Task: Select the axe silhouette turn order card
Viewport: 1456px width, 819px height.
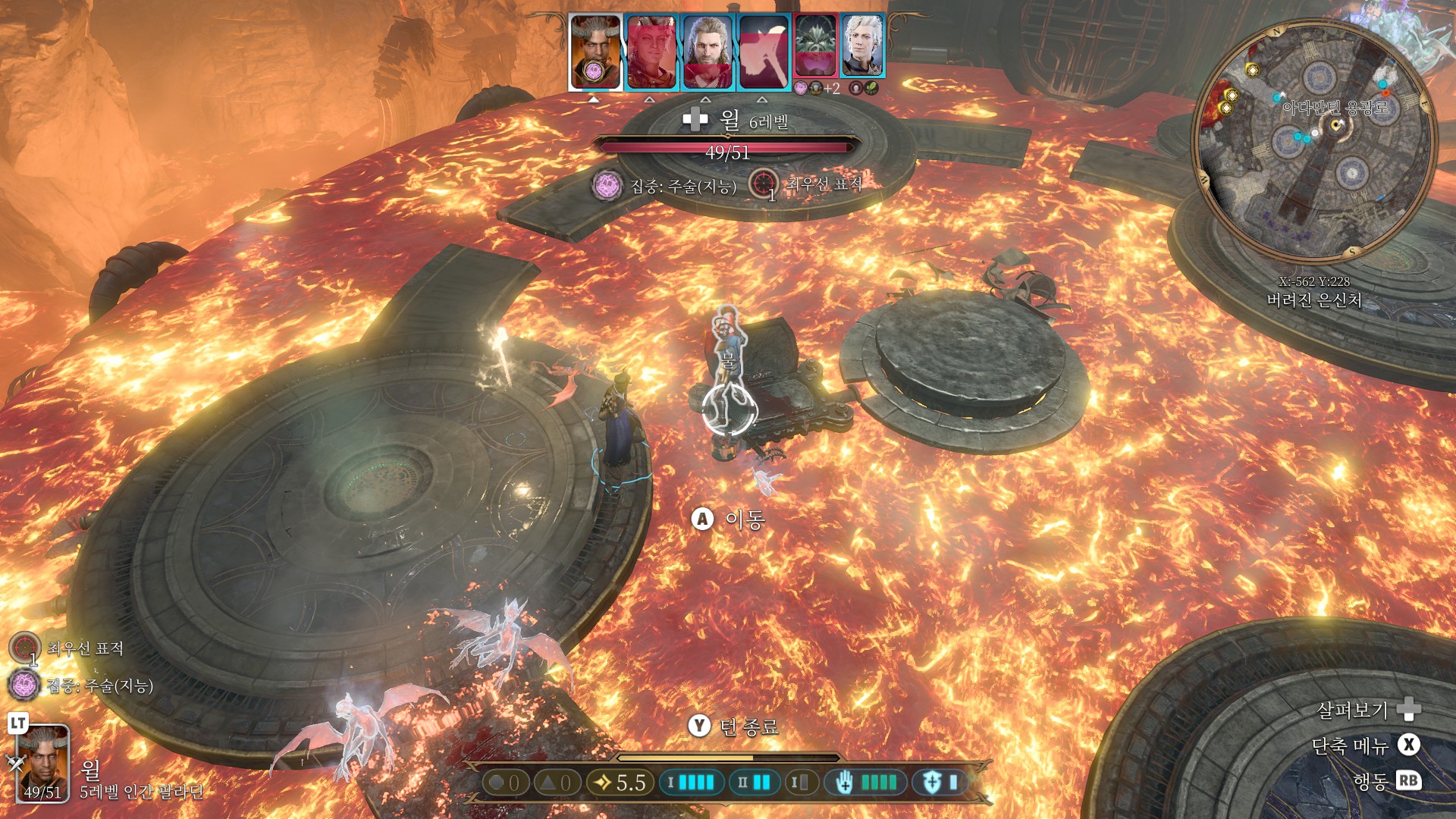Action: click(764, 53)
